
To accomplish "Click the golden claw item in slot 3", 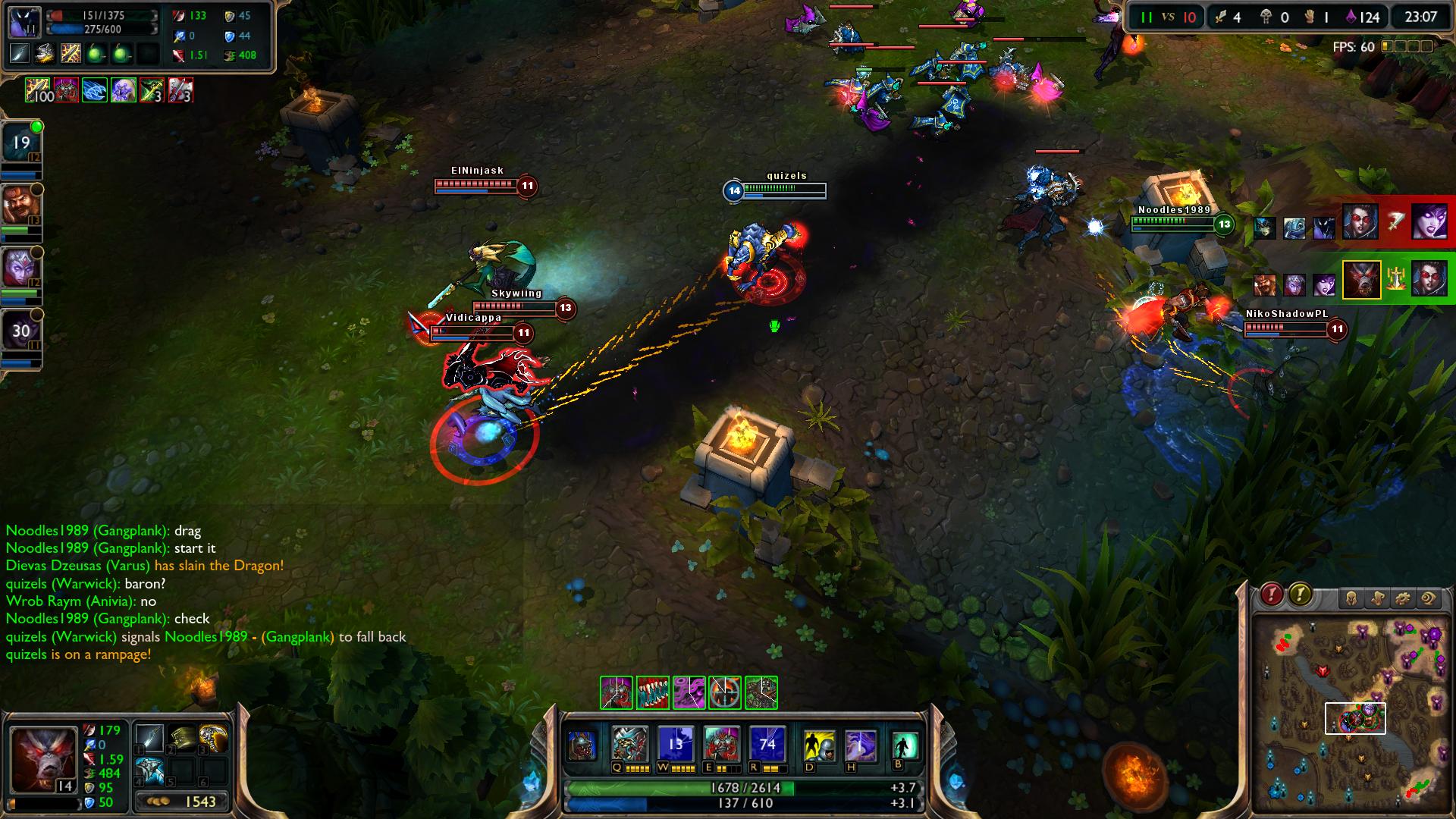I will (214, 737).
